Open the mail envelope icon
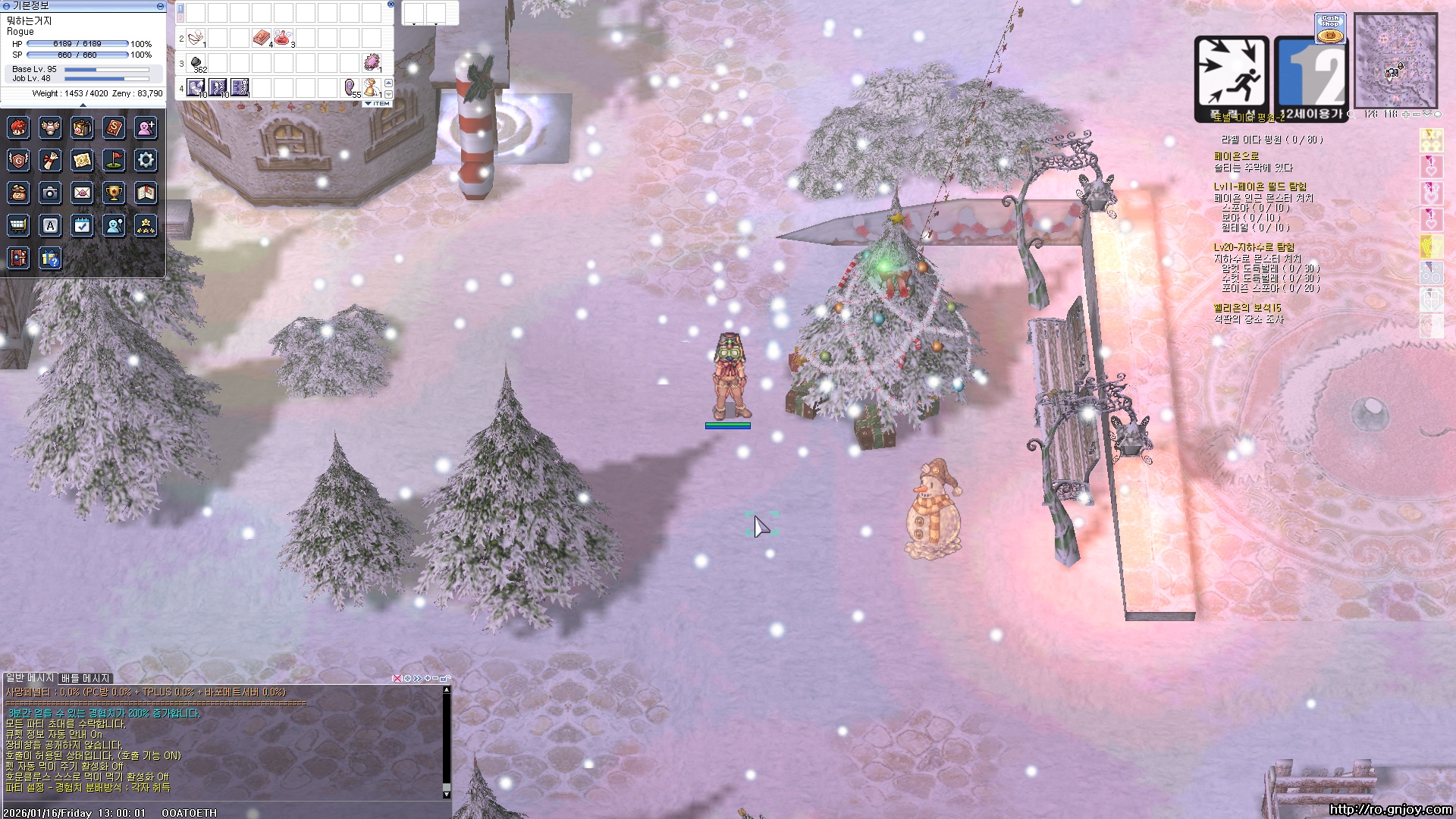The image size is (1456, 819). click(x=82, y=193)
